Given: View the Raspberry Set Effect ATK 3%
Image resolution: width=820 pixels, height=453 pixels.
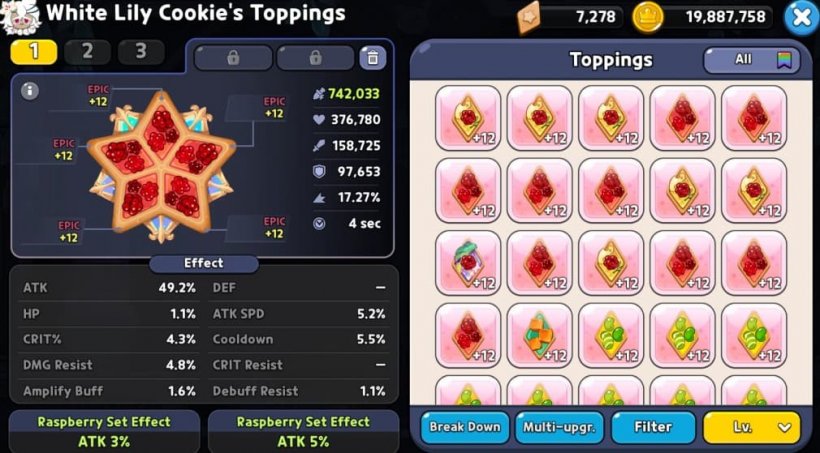Looking at the screenshot, I should coord(104,431).
